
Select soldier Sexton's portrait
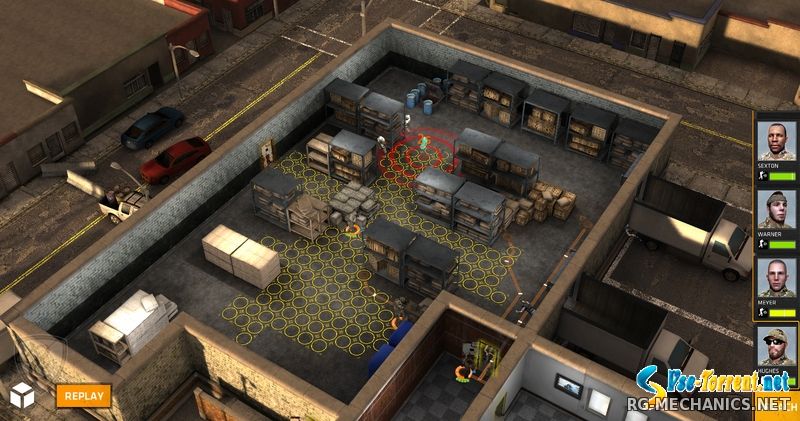click(x=775, y=138)
